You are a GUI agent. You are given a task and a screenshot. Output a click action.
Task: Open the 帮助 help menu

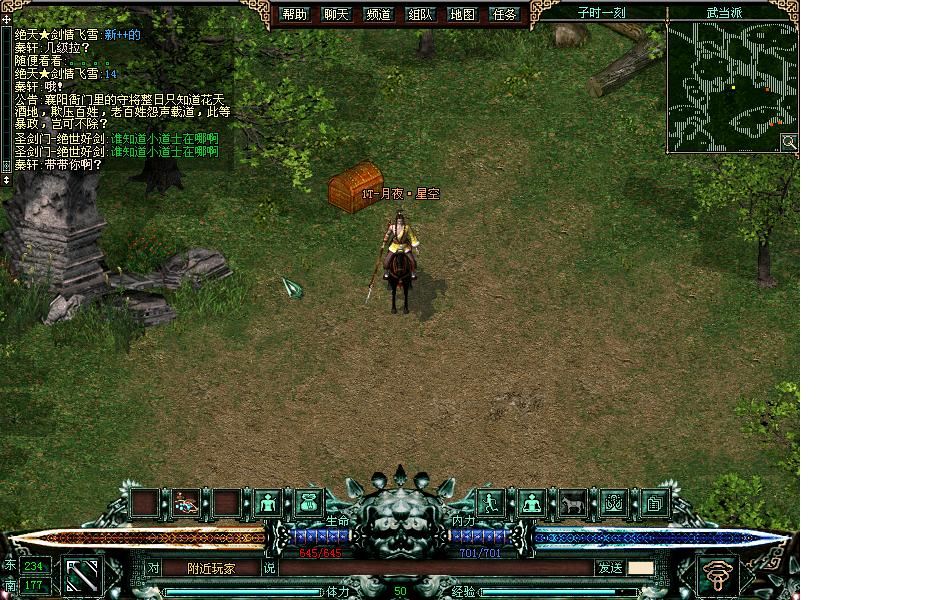(294, 14)
